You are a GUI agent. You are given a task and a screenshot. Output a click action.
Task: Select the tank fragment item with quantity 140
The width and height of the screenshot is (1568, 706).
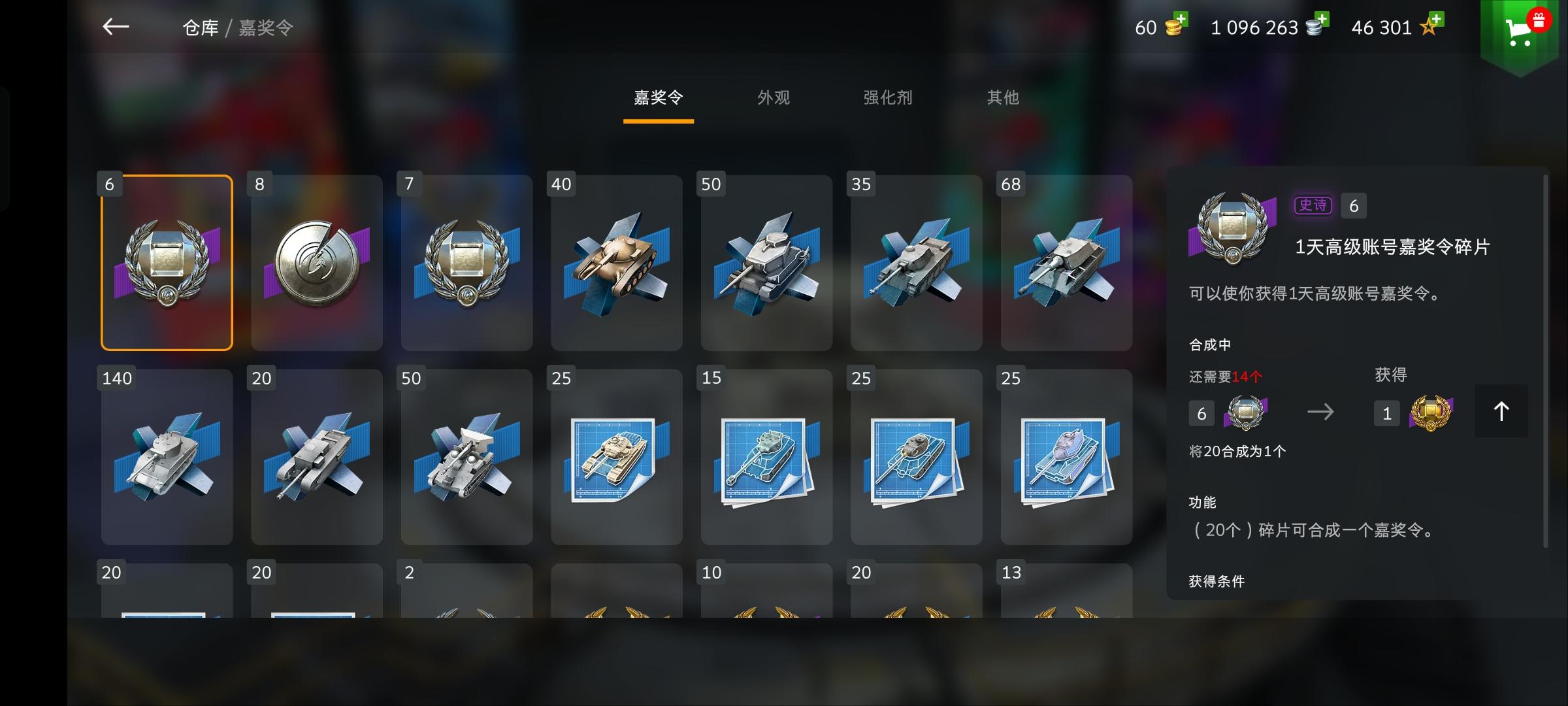click(x=167, y=456)
